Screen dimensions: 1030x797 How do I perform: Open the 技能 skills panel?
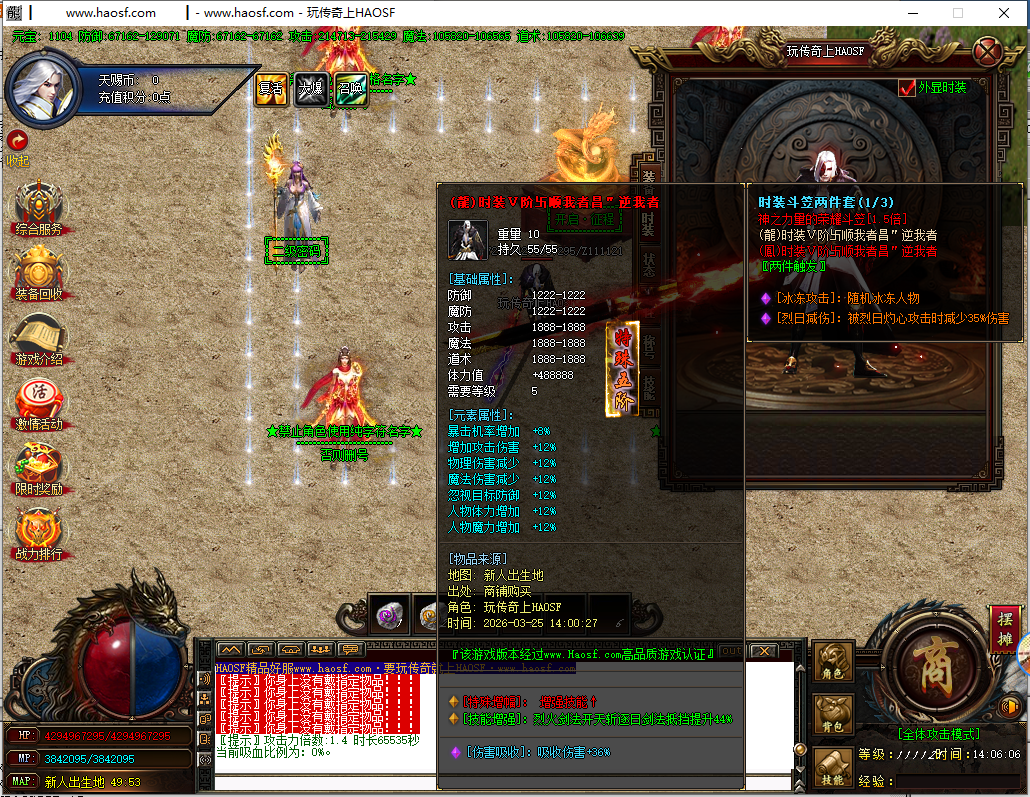[832, 768]
